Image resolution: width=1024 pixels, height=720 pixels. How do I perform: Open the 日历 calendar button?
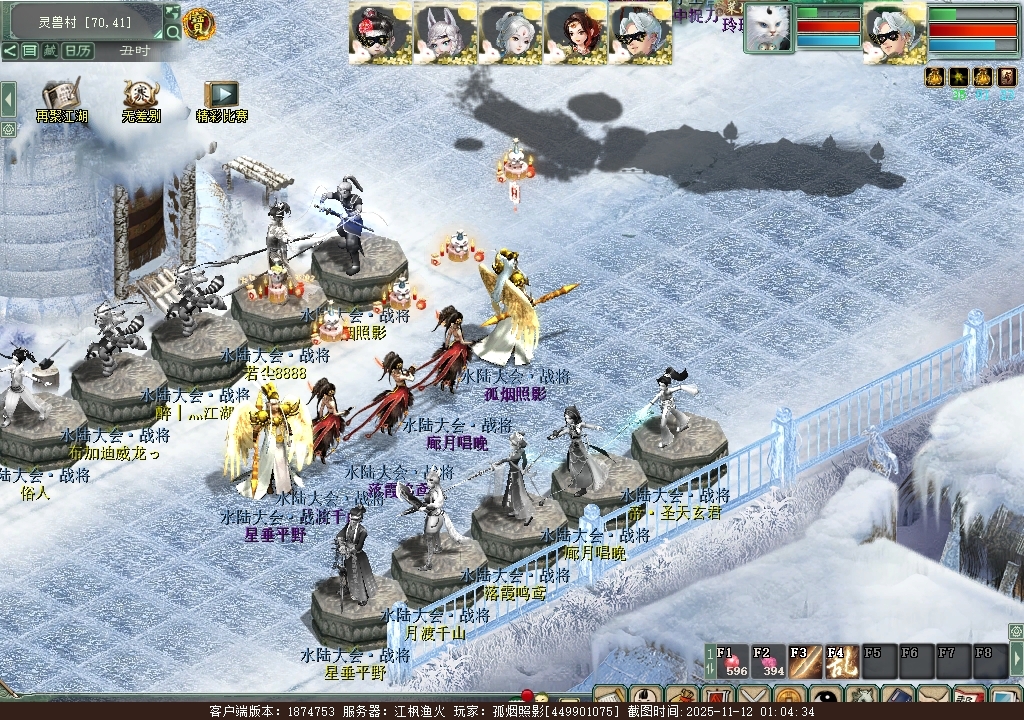coord(77,50)
